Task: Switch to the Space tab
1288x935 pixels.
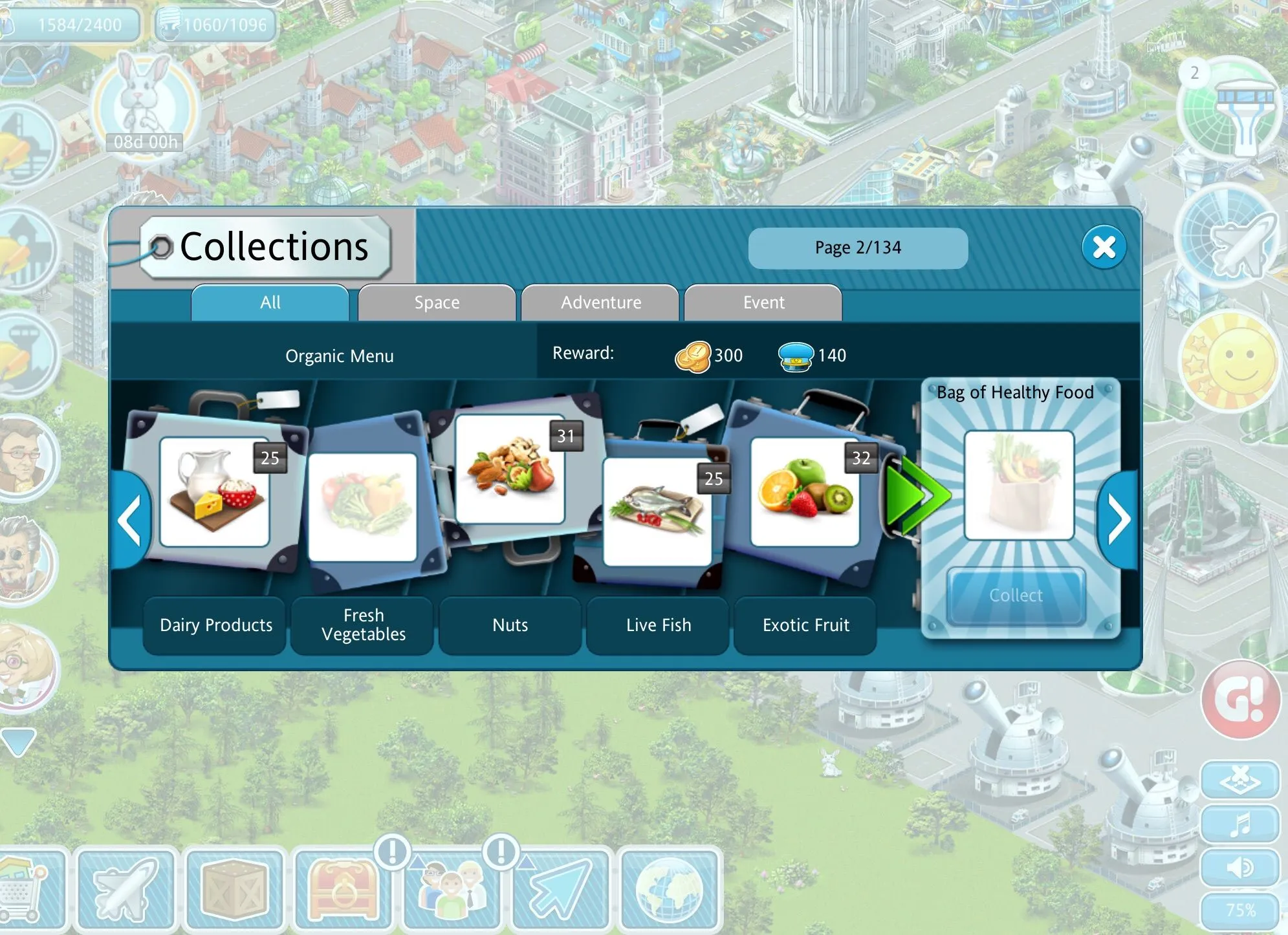Action: [437, 303]
